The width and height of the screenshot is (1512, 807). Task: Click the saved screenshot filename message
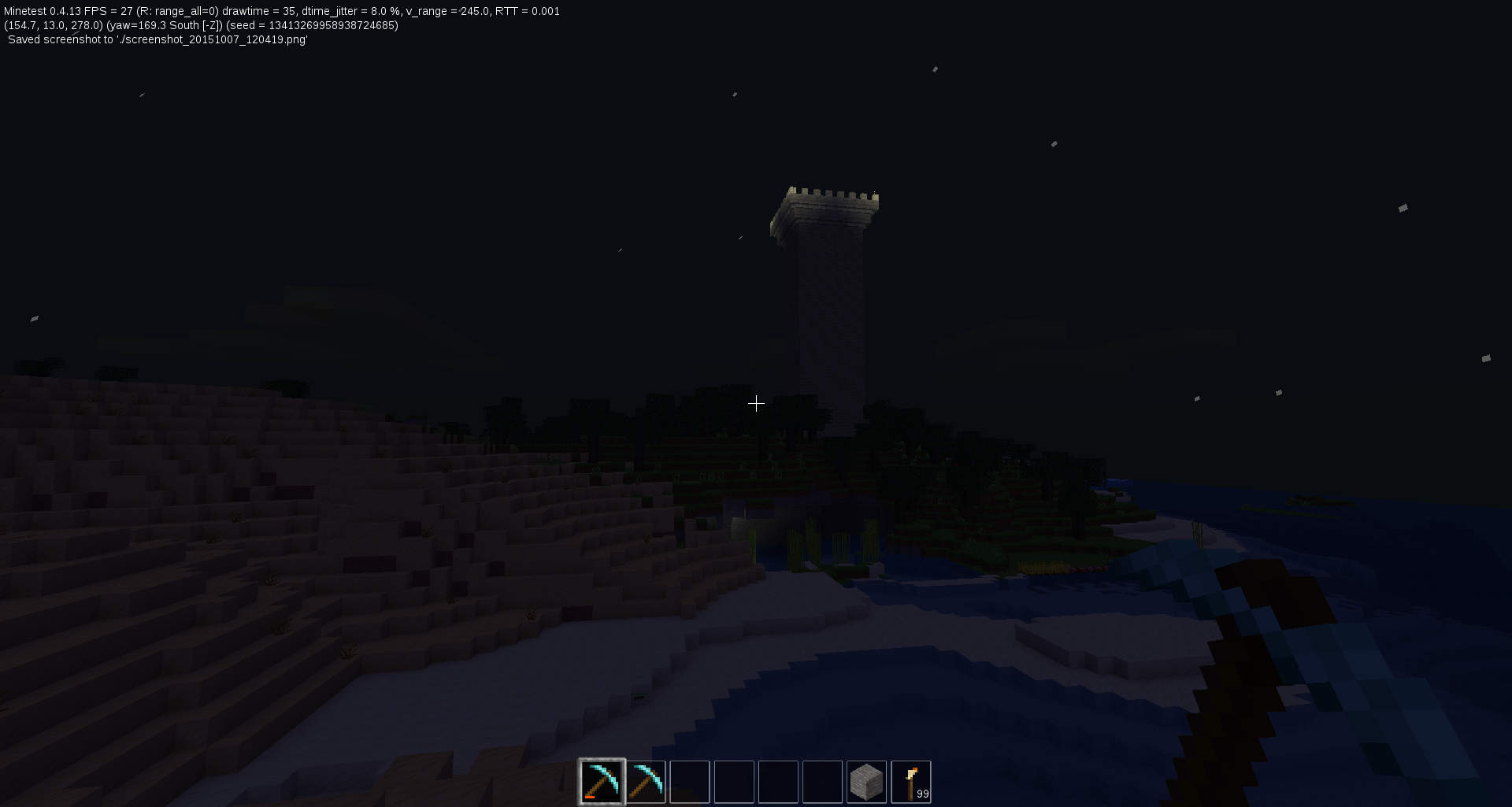pos(157,39)
